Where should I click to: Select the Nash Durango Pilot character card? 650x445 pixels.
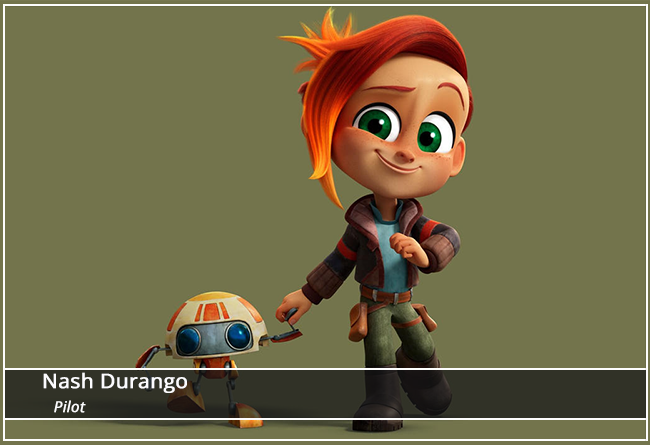(x=325, y=222)
